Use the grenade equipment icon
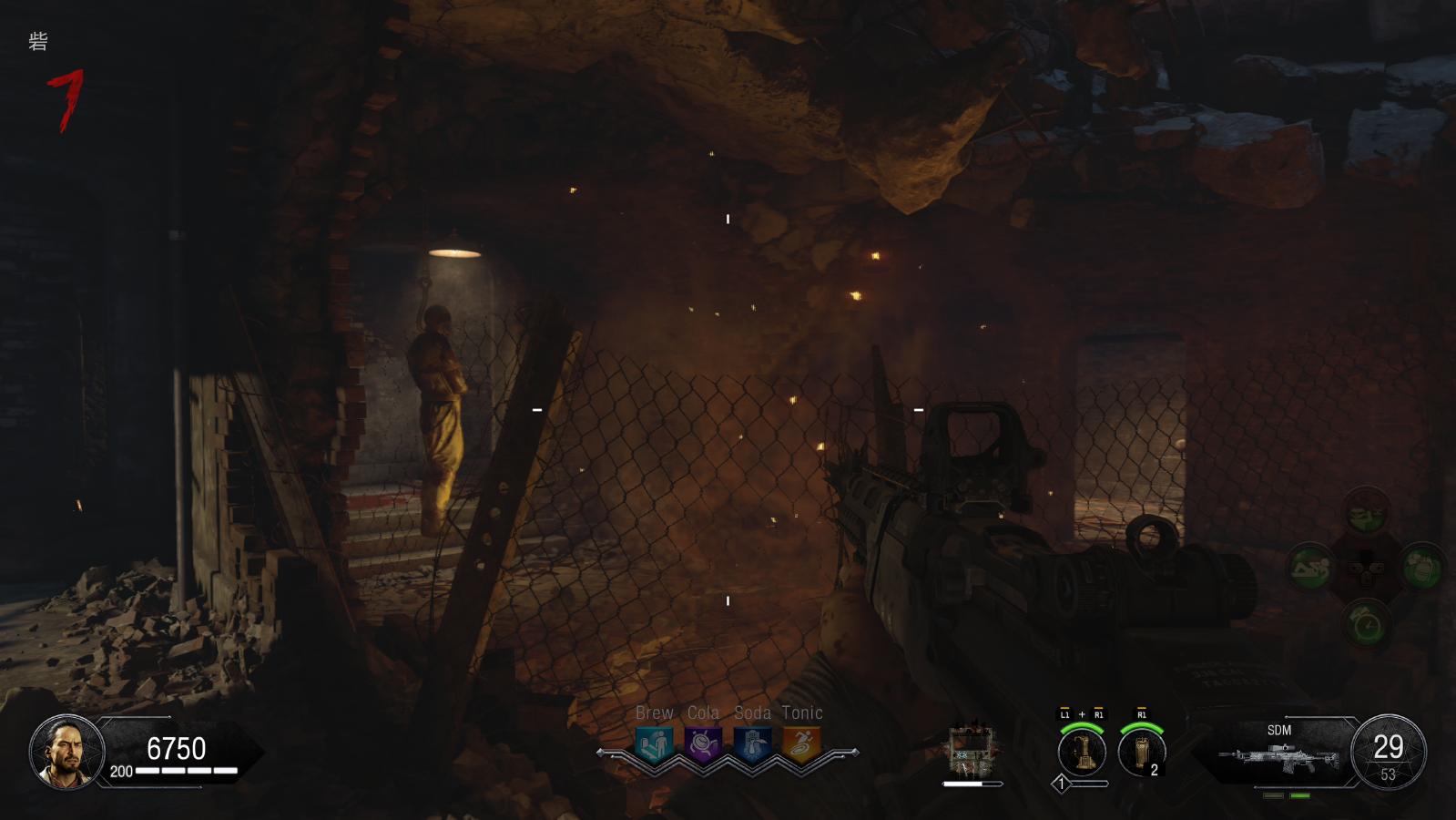This screenshot has width=1456, height=820. pyautogui.click(x=1141, y=751)
